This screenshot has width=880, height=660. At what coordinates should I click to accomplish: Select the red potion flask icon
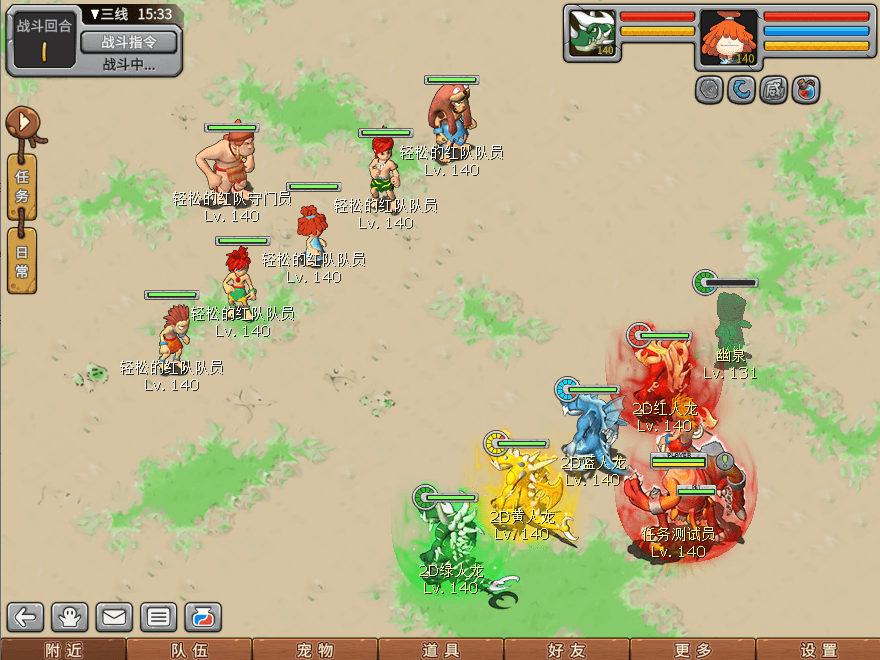tap(805, 90)
